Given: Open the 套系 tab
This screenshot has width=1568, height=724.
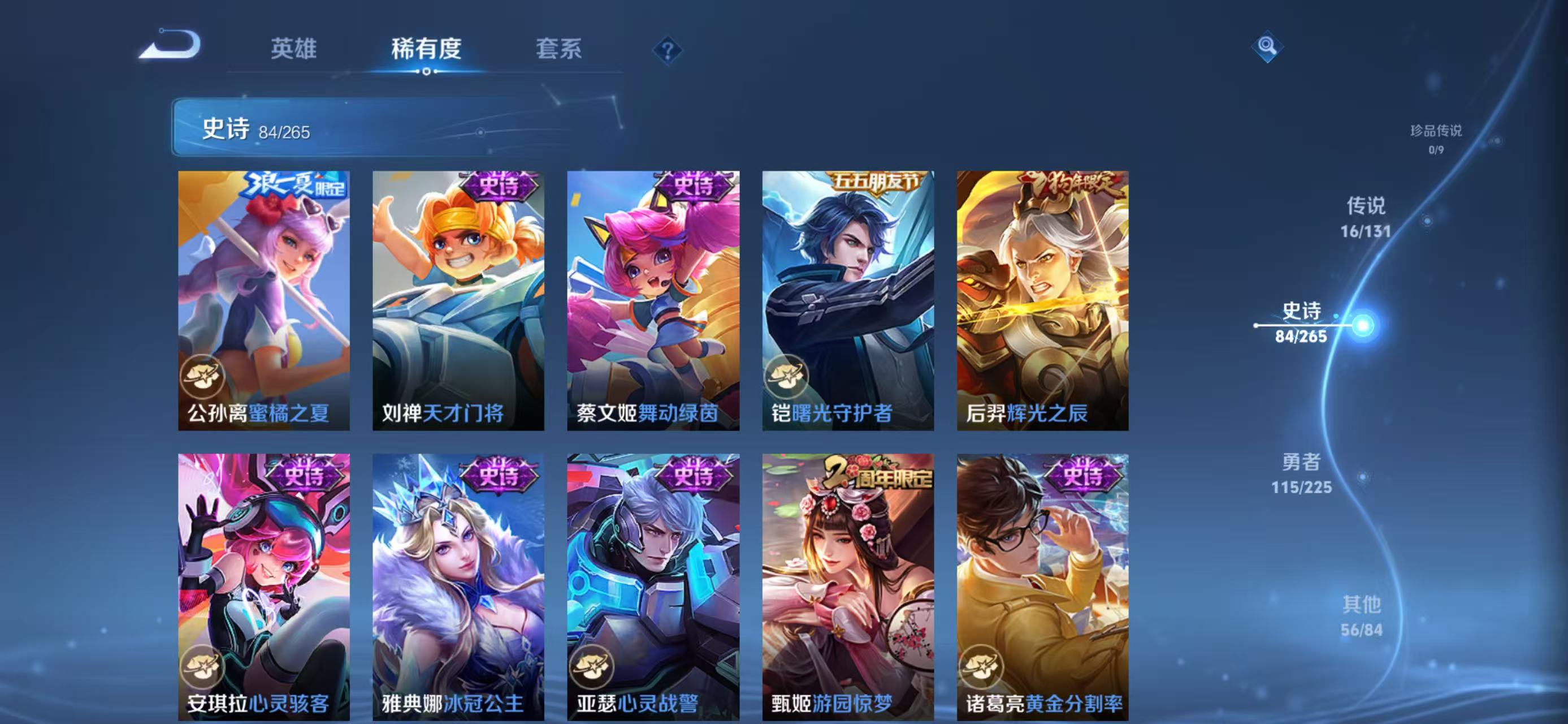Looking at the screenshot, I should 558,49.
